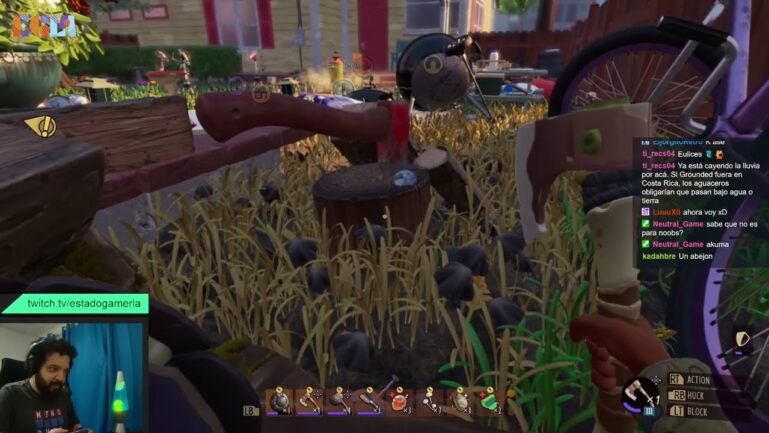This screenshot has height=433, width=769.
Task: Select the green item in the last hotbar slot
Action: [x=489, y=401]
